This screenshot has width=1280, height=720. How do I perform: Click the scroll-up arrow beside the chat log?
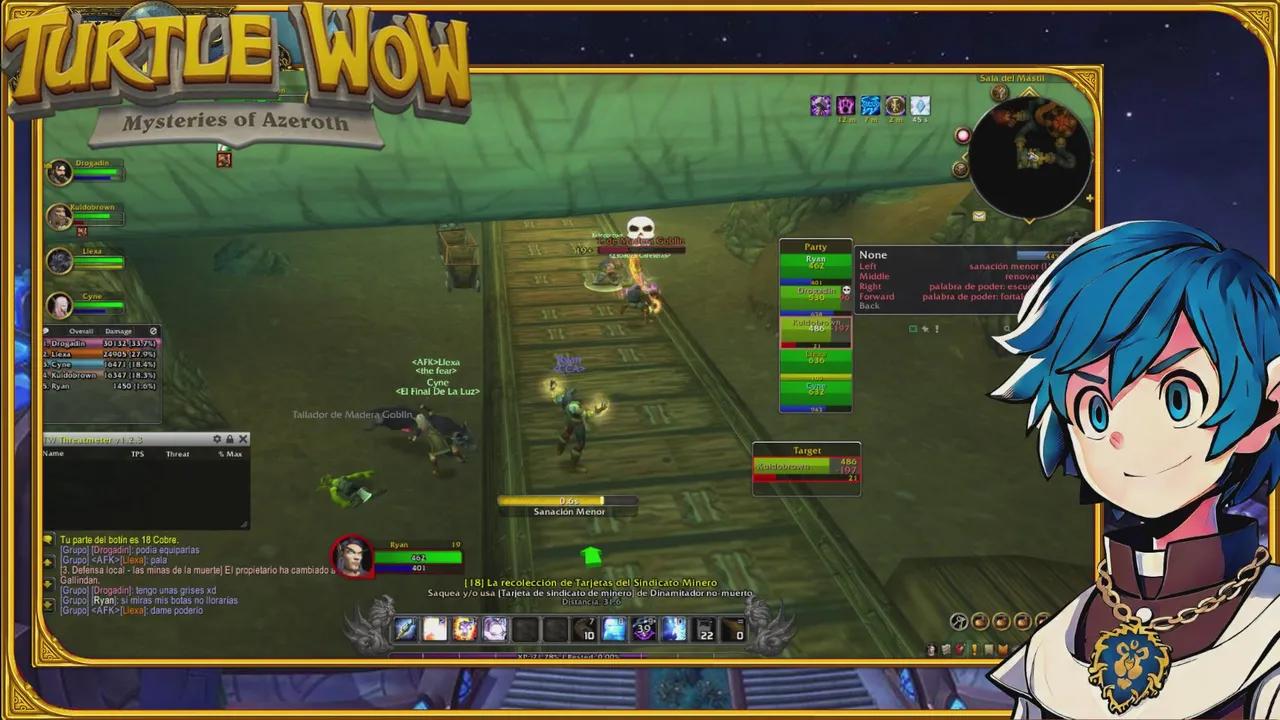(x=46, y=563)
